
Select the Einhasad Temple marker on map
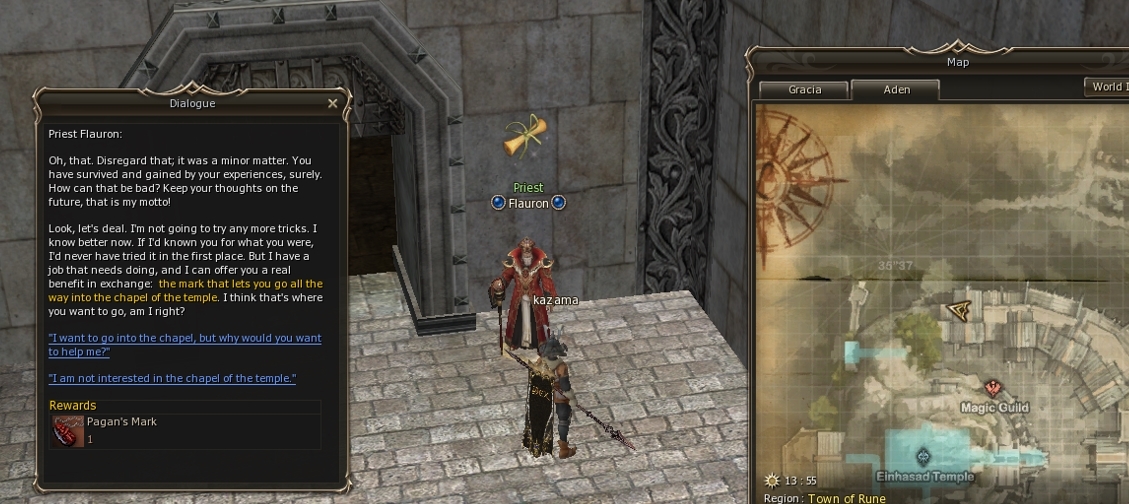coord(923,457)
